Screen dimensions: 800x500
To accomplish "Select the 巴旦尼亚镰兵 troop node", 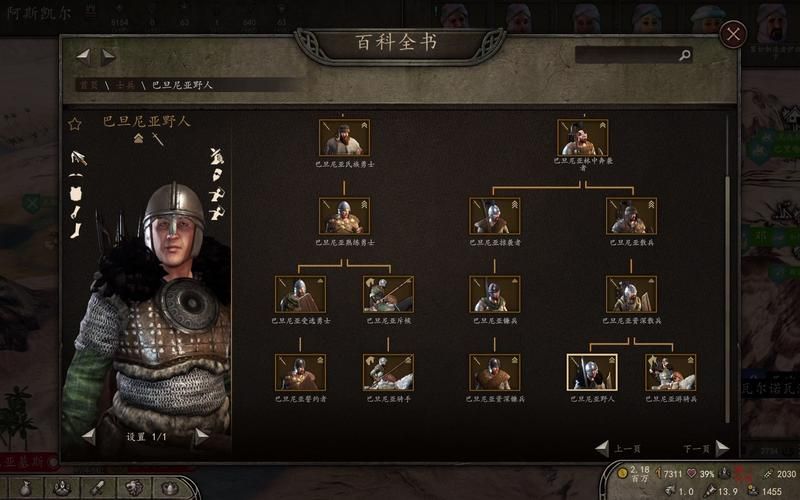I will click(495, 294).
